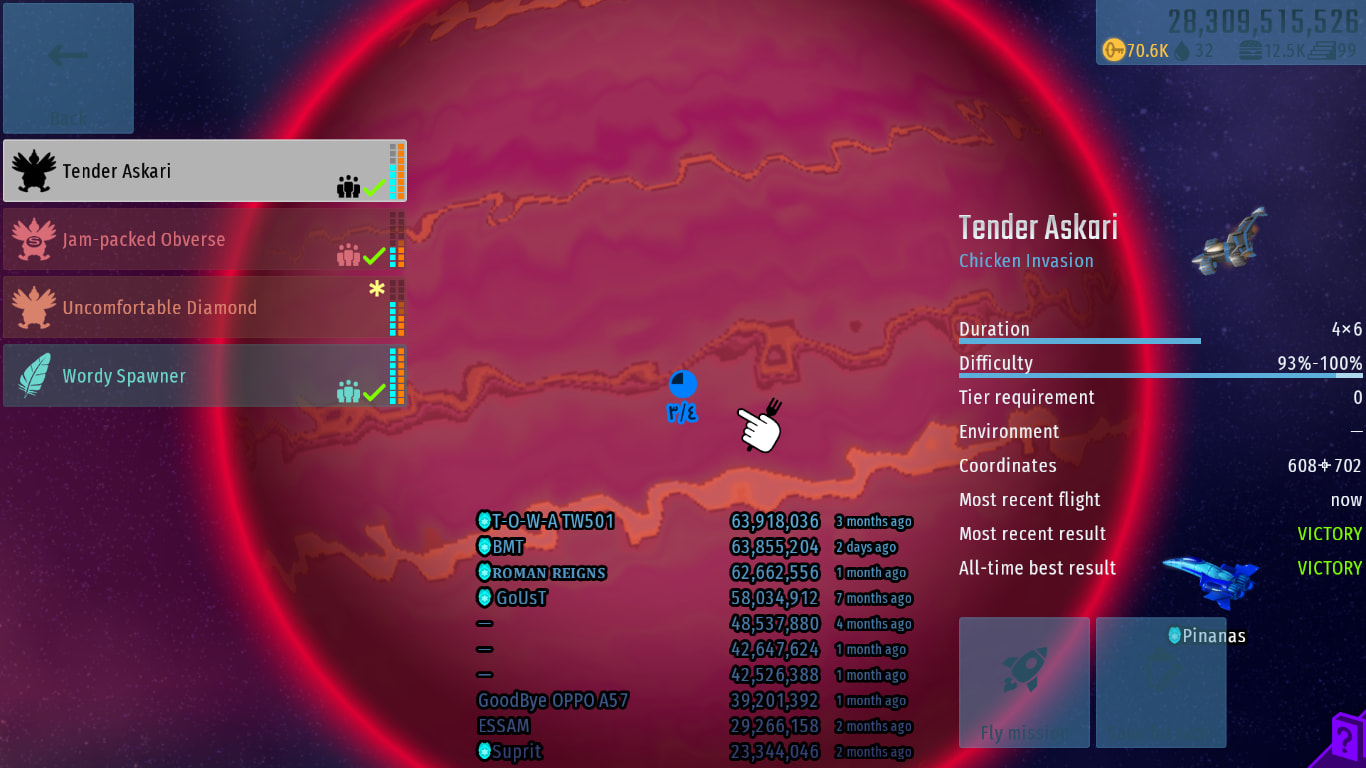This screenshot has height=768, width=1366.
Task: Select the Tender Askari mission
Action: [204, 171]
